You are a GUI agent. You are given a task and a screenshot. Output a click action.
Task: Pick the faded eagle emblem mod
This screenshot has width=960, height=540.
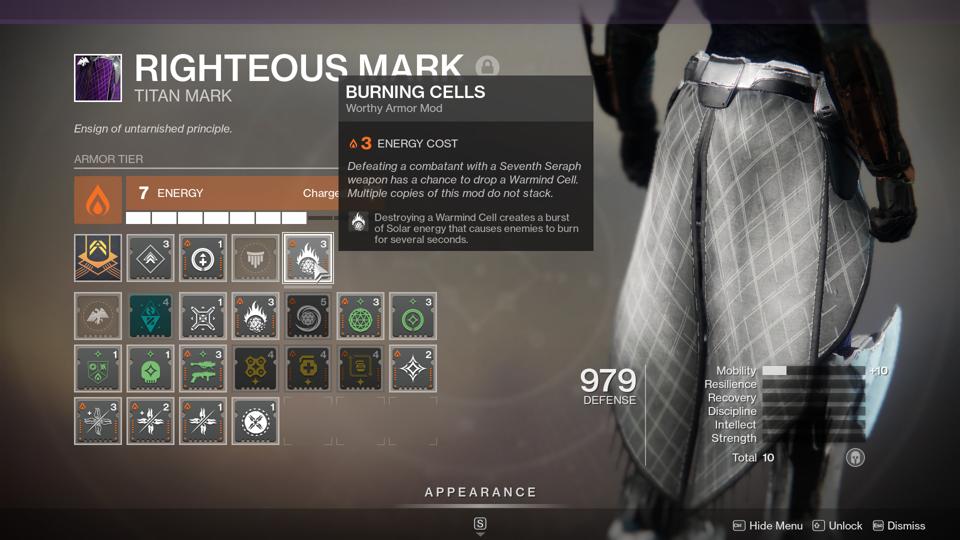click(98, 316)
